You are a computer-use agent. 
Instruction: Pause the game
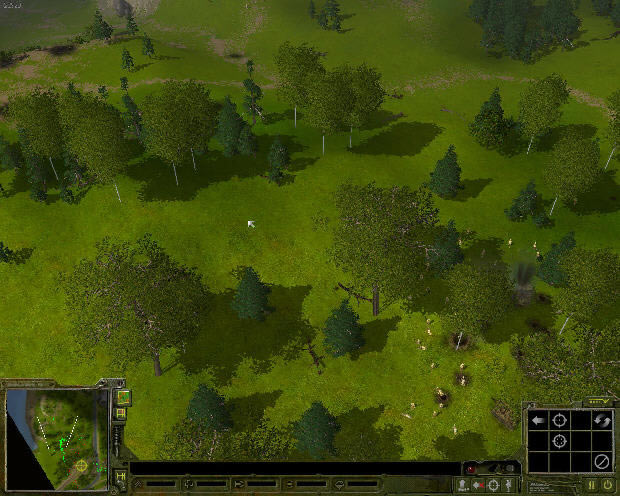click(x=590, y=484)
